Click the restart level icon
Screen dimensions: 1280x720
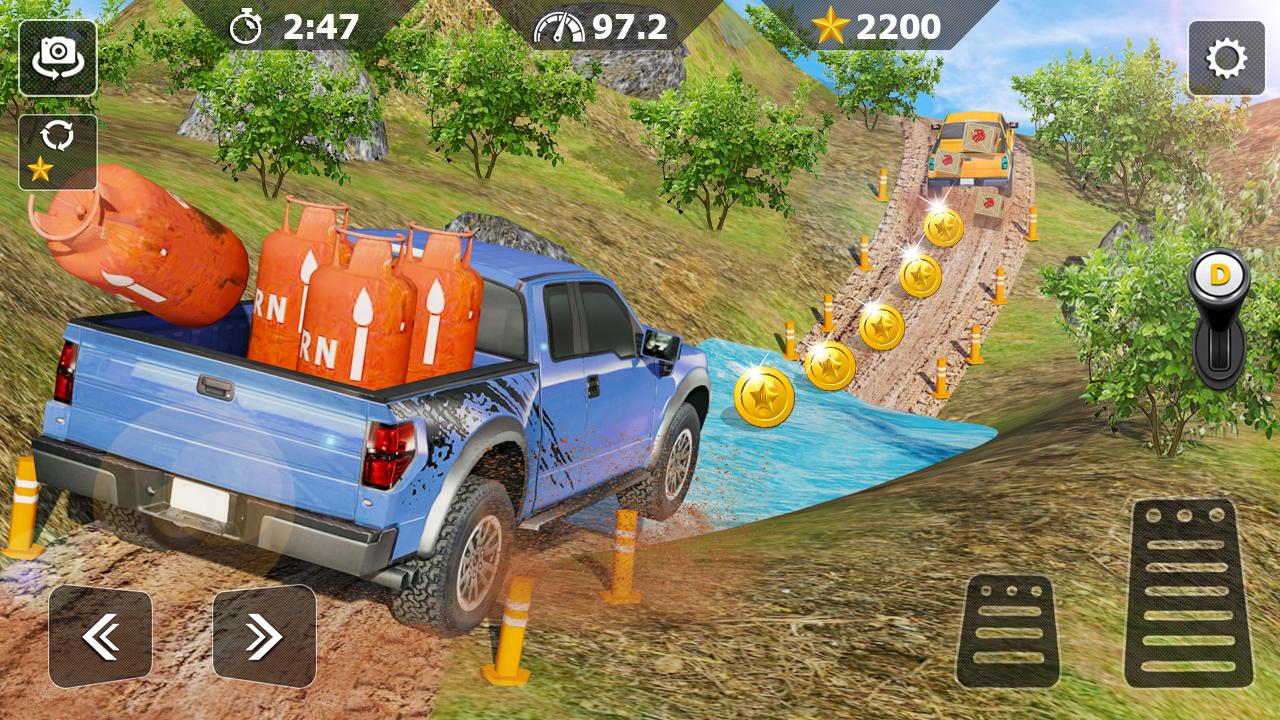[60, 135]
